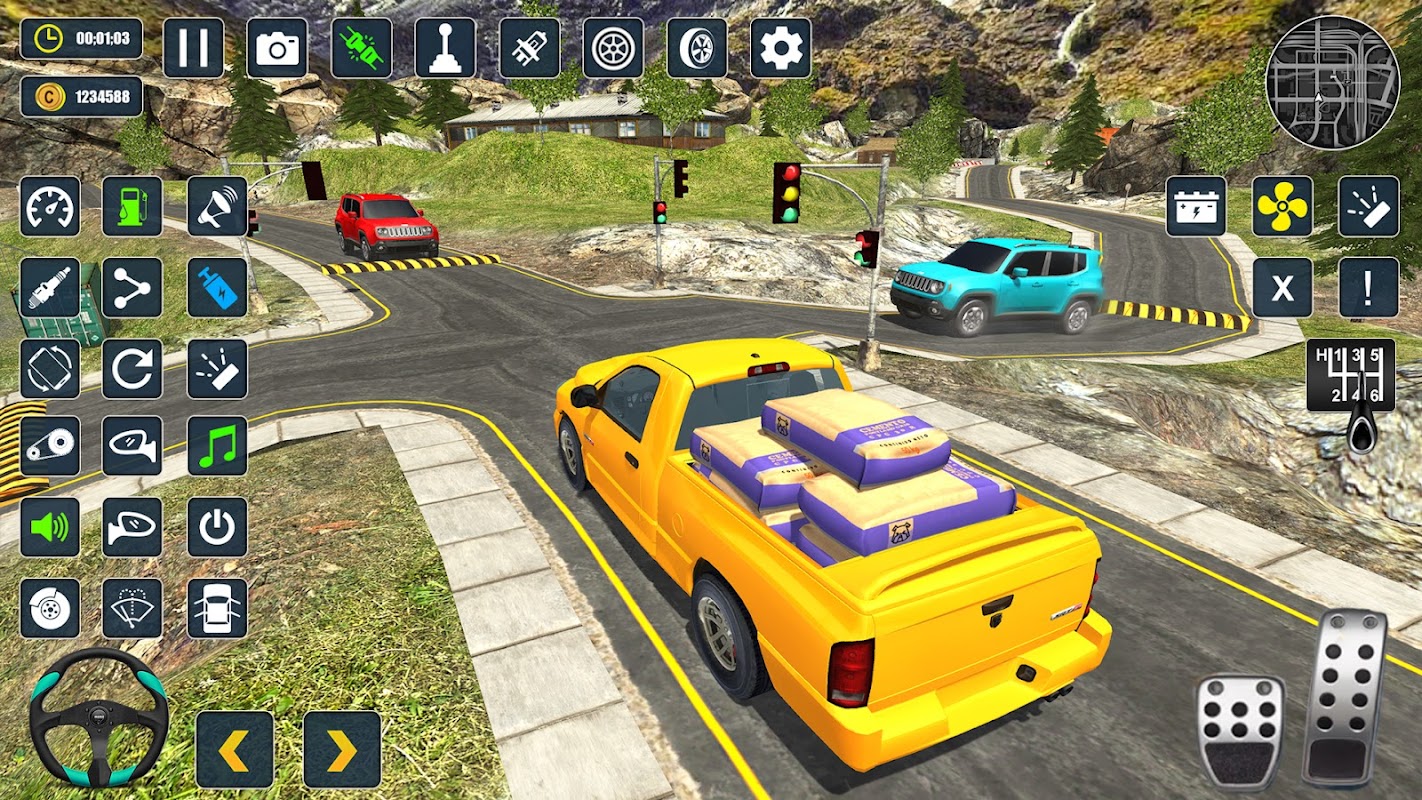This screenshot has width=1422, height=800.
Task: Activate the green music note button
Action: pyautogui.click(x=217, y=446)
